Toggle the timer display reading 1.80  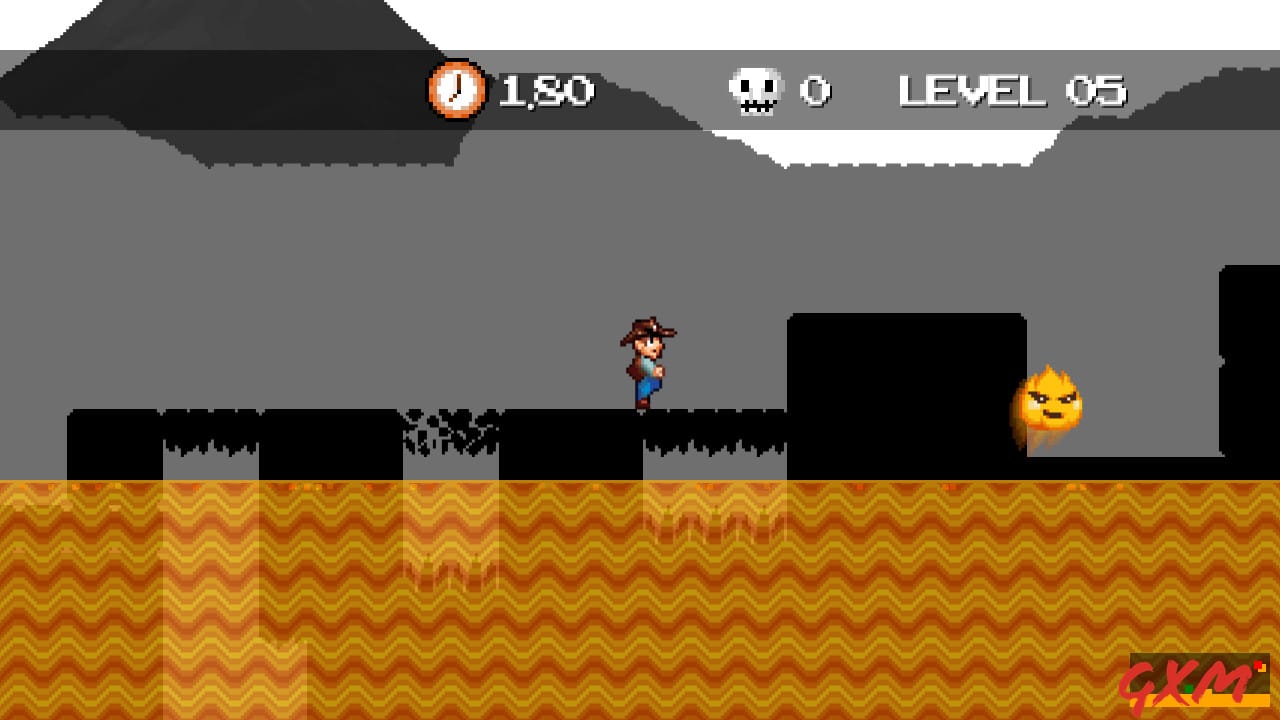click(x=548, y=89)
